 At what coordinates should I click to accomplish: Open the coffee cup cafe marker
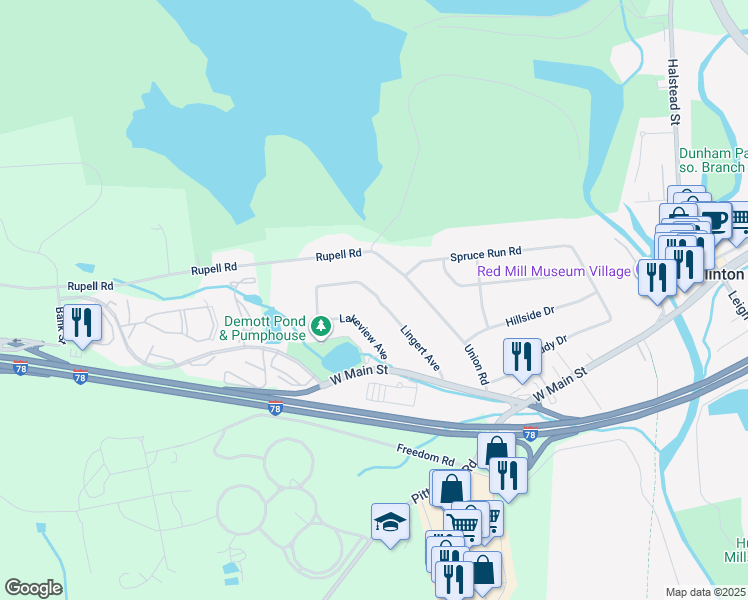(715, 221)
